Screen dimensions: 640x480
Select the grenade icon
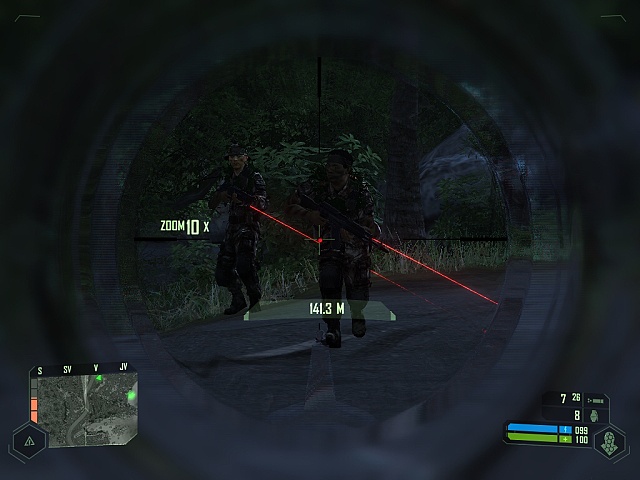594,415
